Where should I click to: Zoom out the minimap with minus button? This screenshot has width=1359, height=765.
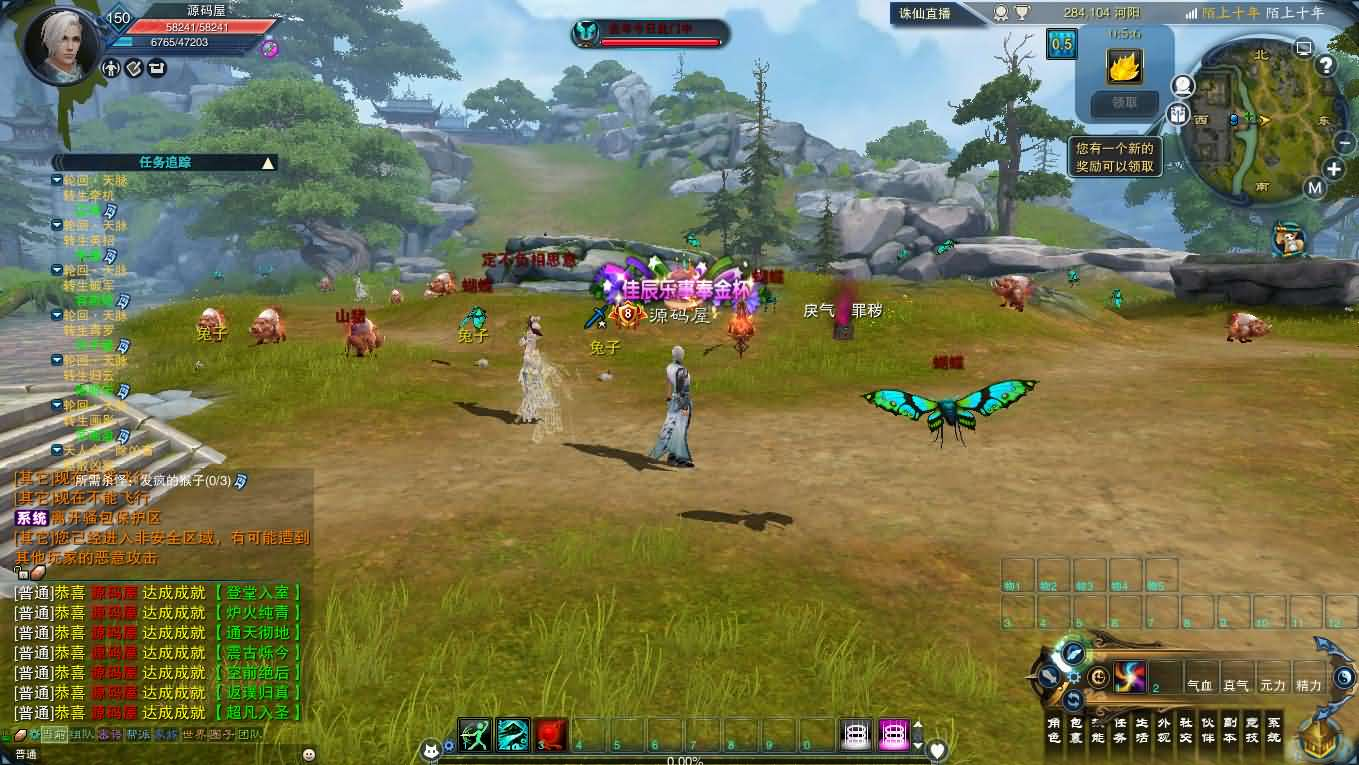(x=1344, y=143)
